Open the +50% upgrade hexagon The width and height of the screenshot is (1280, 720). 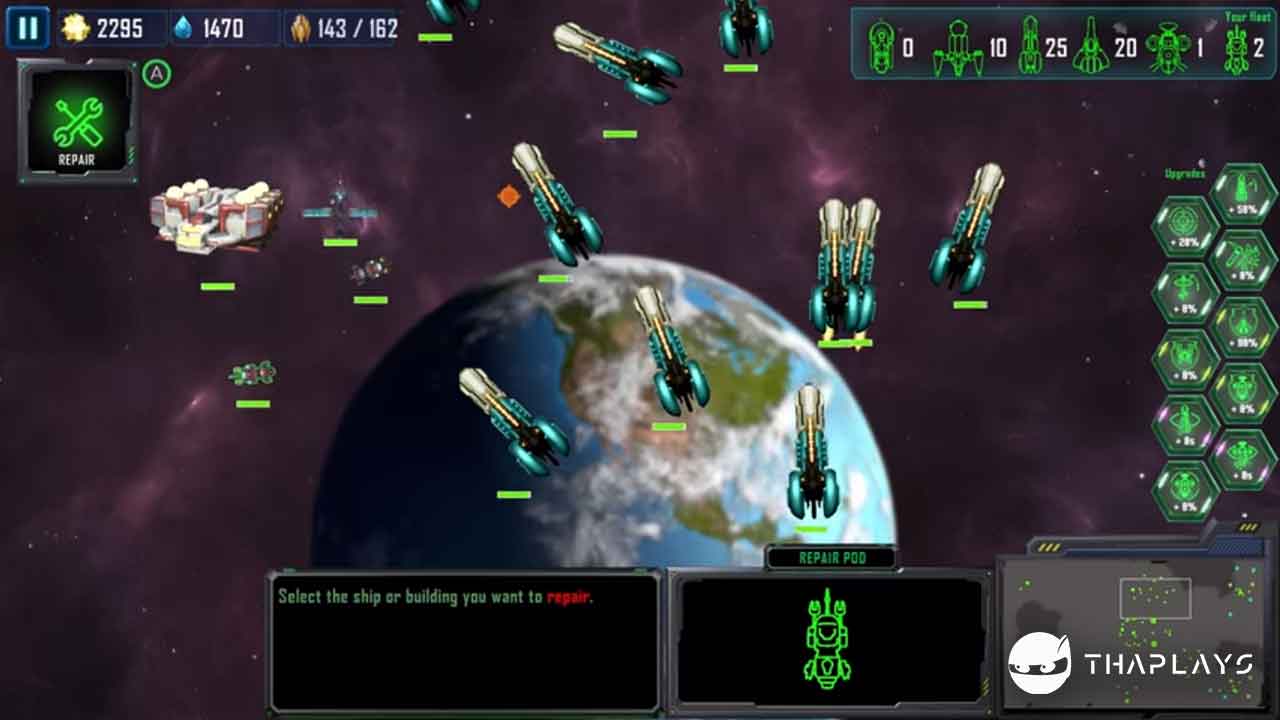tap(1243, 195)
